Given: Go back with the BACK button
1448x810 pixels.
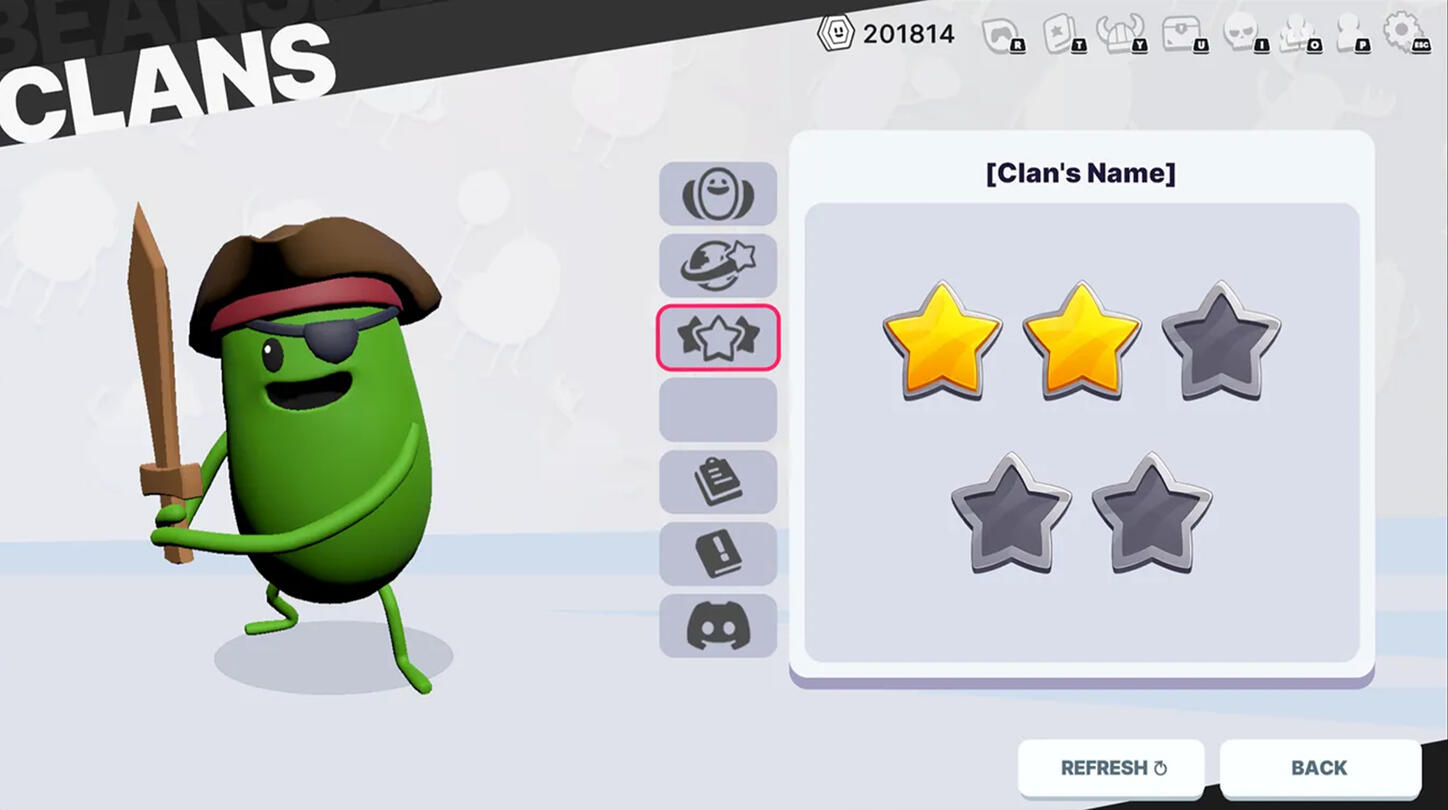Looking at the screenshot, I should [x=1319, y=768].
